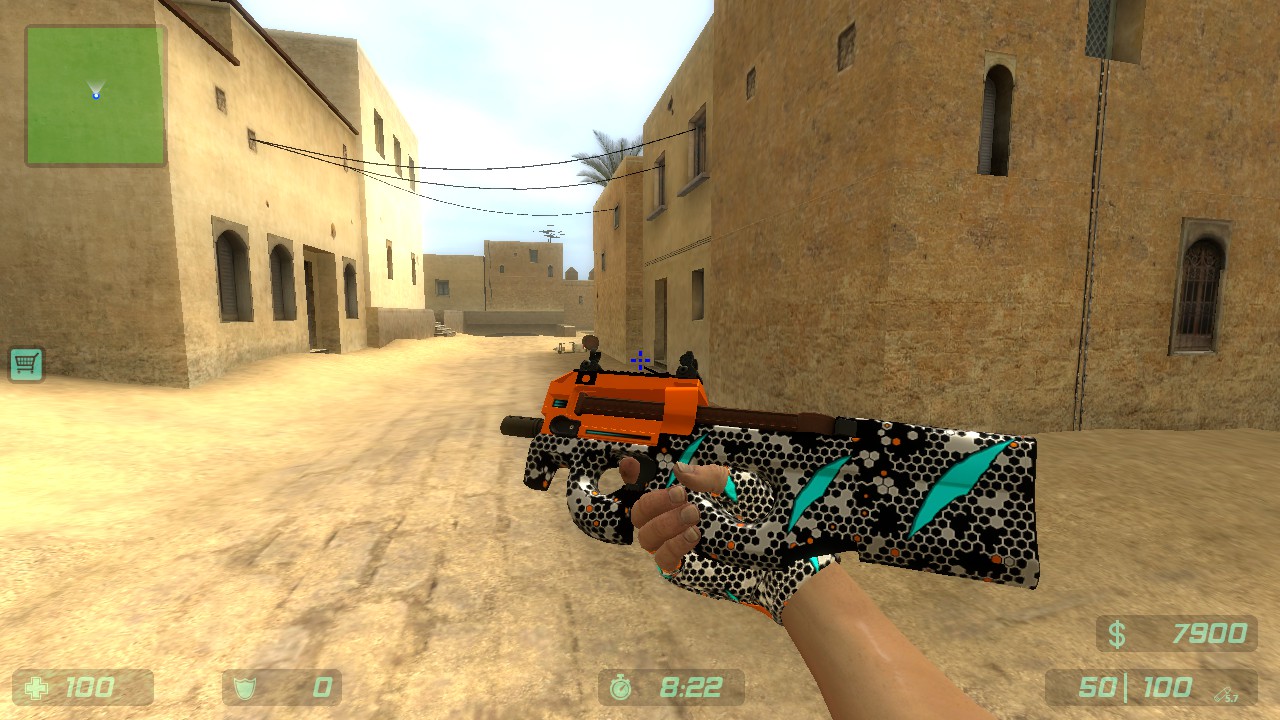Click the 8:22 round timer text
This screenshot has height=720, width=1280.
pos(692,686)
